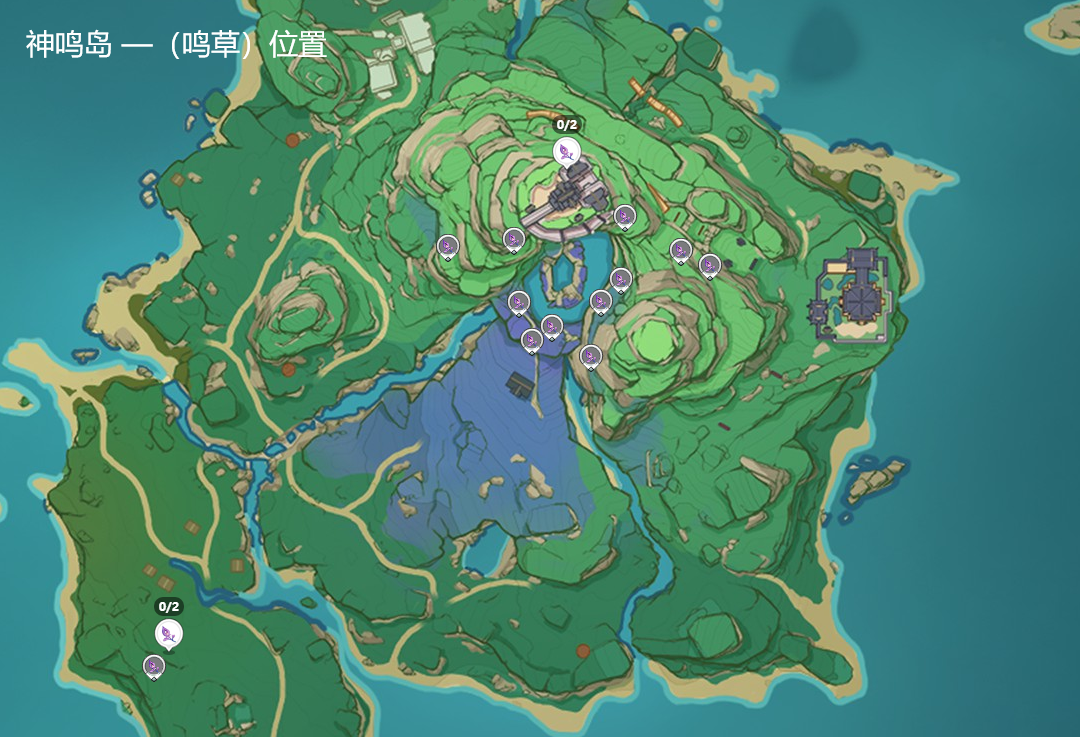Click the small marker just below the southwestern 0/2 marker
This screenshot has width=1080, height=737.
[153, 665]
